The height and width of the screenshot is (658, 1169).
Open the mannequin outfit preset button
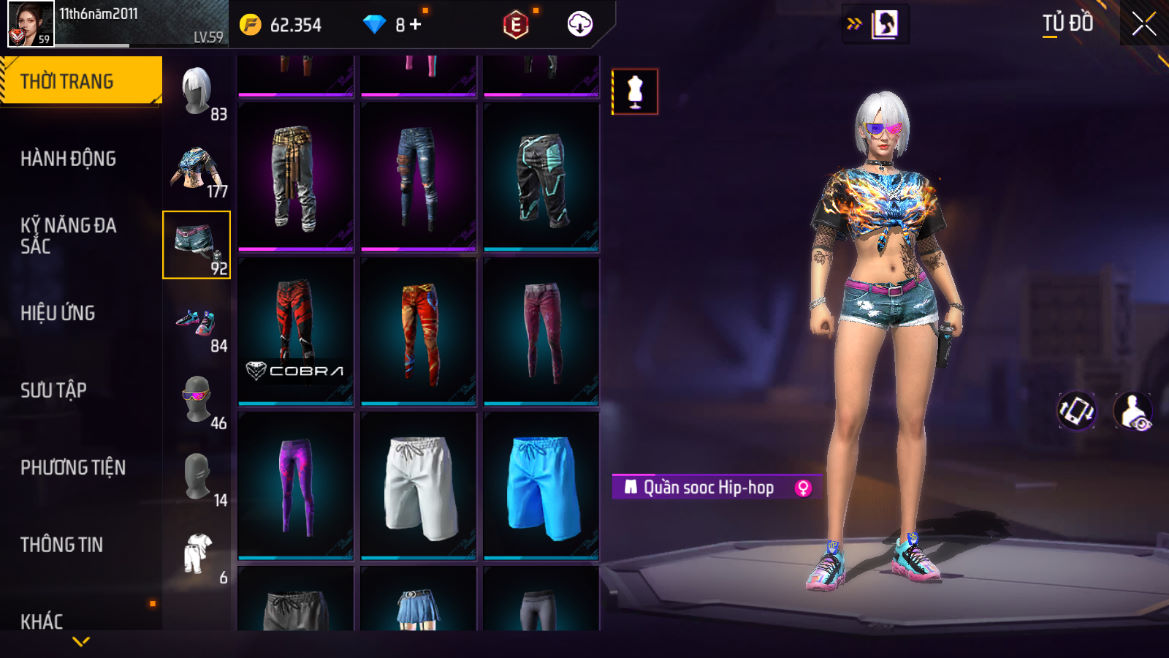(635, 92)
